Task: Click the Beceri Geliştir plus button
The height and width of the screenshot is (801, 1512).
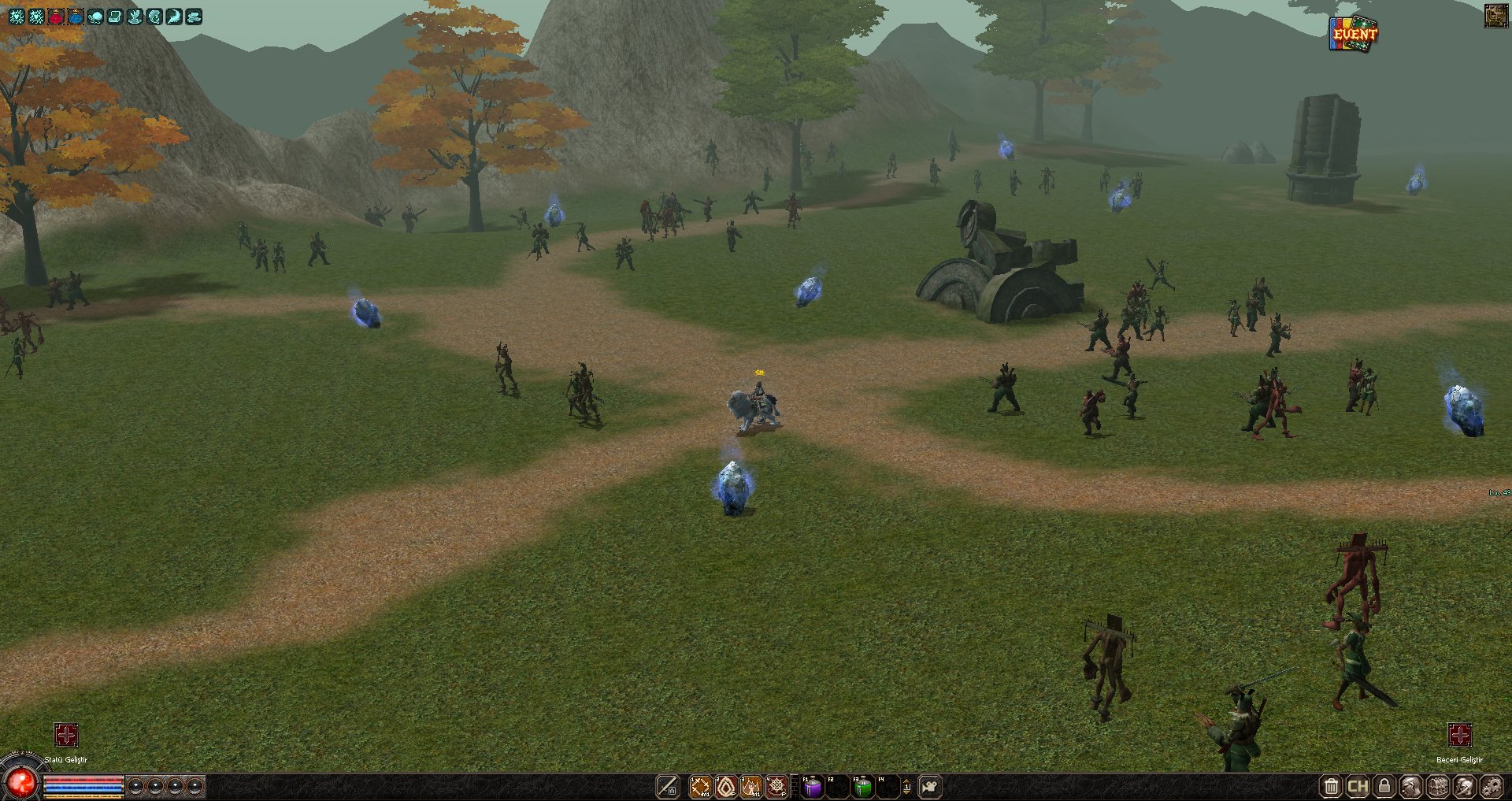Action: [1459, 735]
